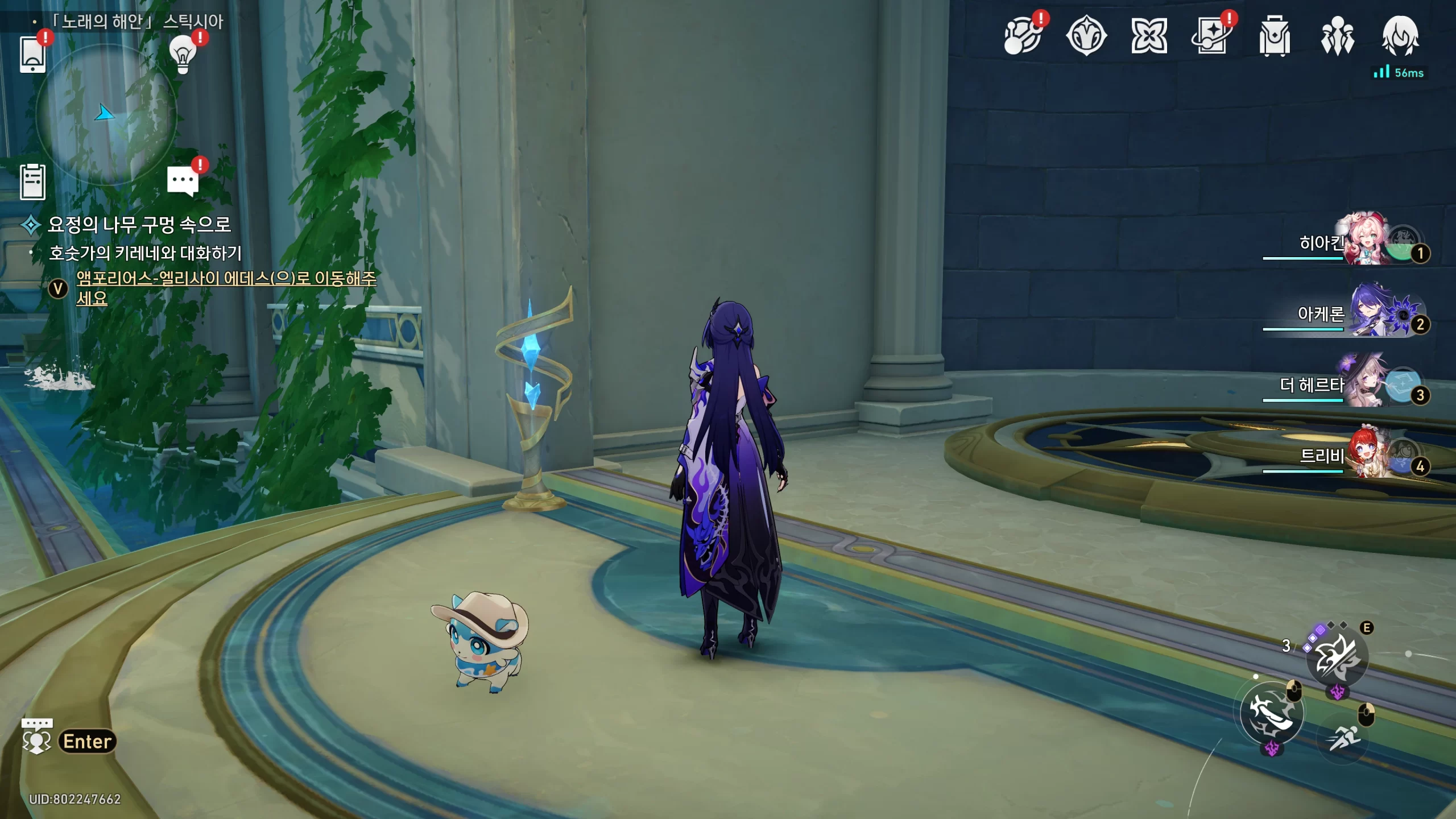This screenshot has height=819, width=1456.
Task: Open the phone menu icon
Action: [x=33, y=54]
